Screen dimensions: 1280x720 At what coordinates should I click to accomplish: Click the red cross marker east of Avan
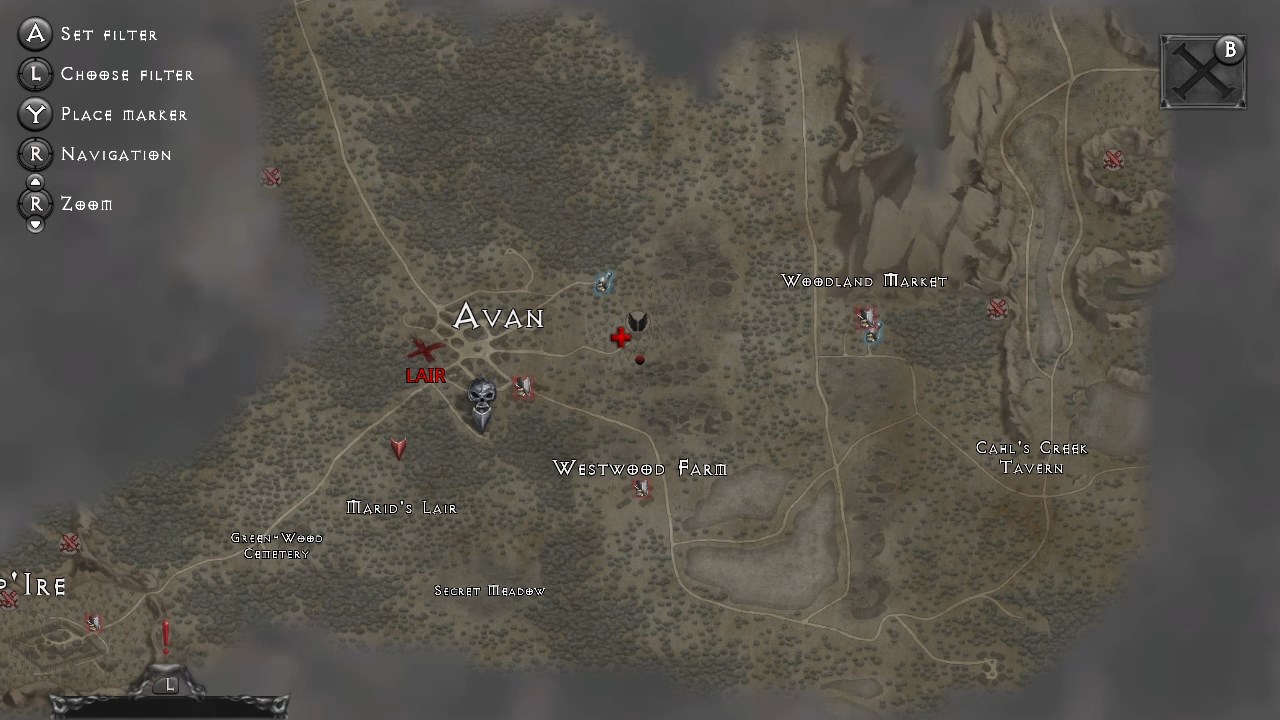point(620,338)
